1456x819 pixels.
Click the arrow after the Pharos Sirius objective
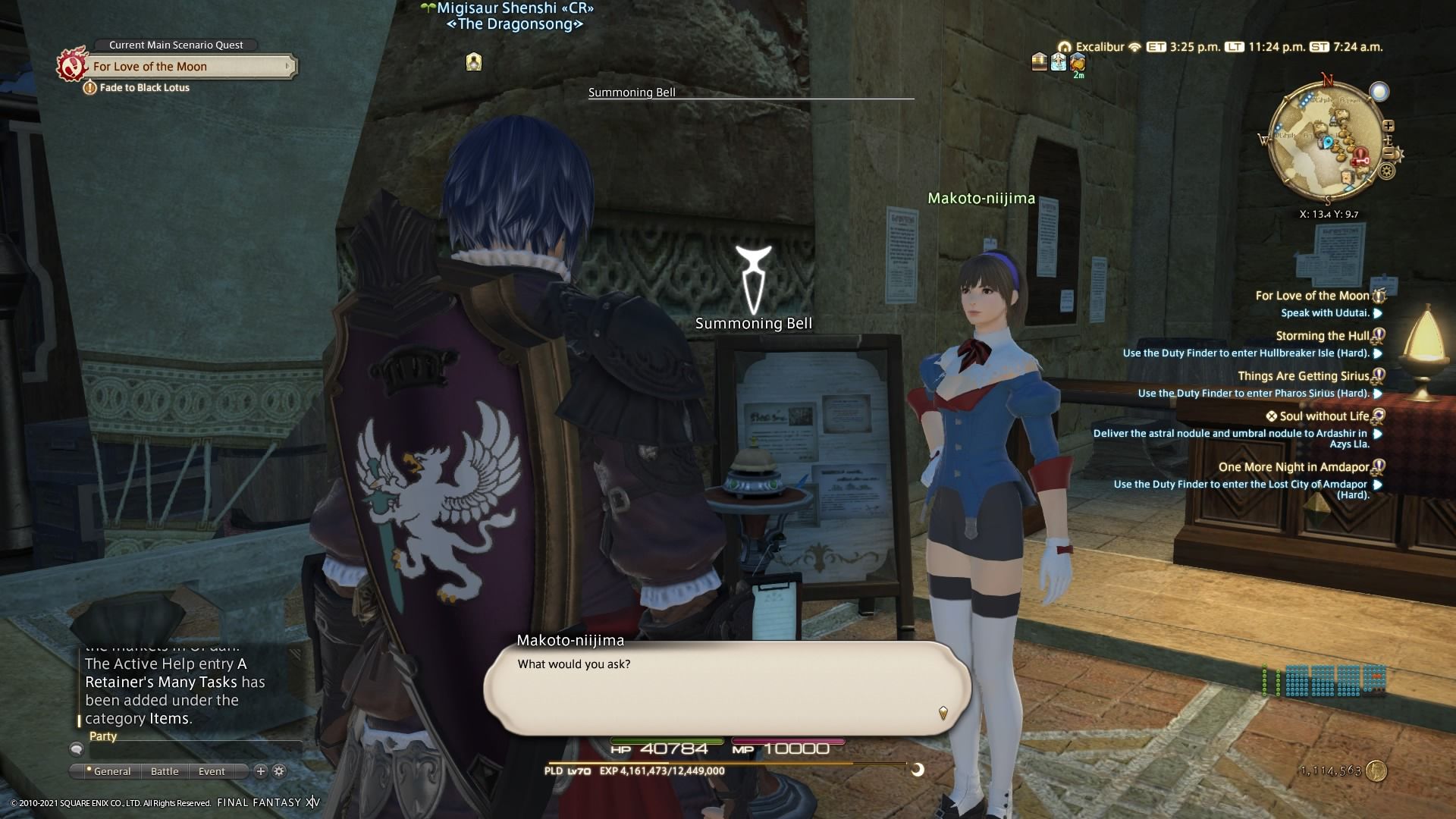1376,394
